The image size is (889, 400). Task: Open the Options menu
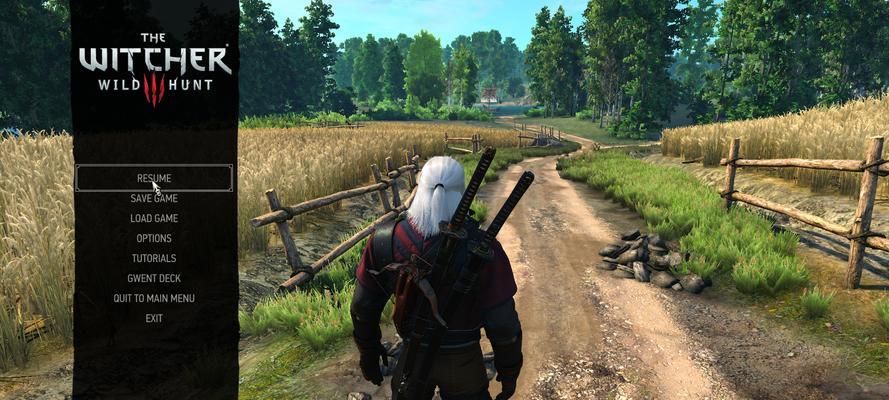coord(154,238)
